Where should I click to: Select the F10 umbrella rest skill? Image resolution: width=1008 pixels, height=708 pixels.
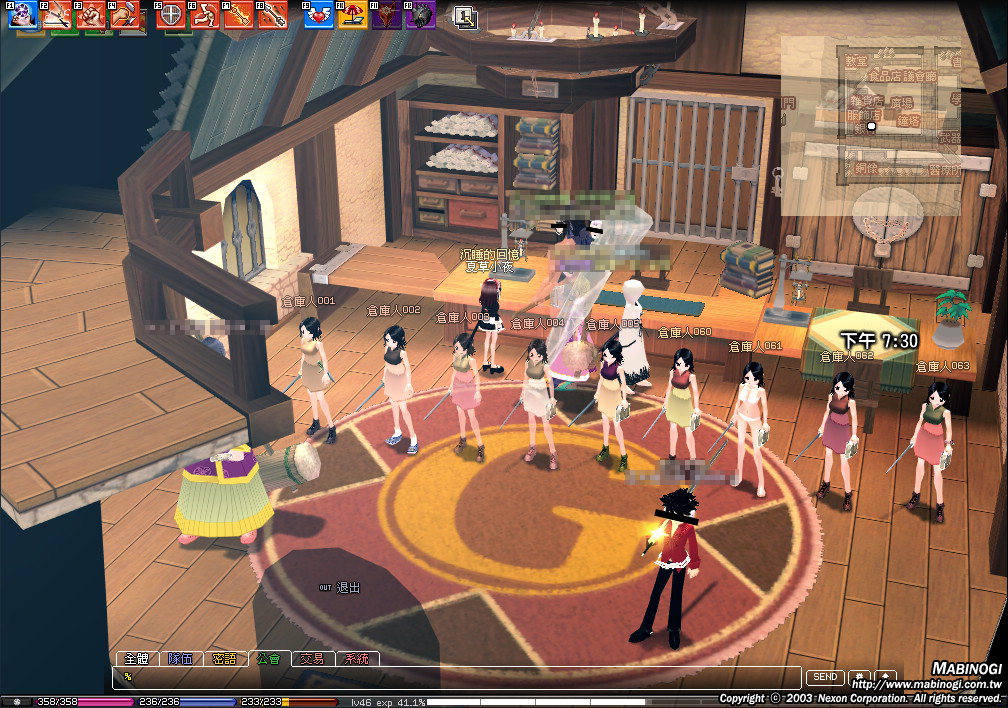(352, 14)
